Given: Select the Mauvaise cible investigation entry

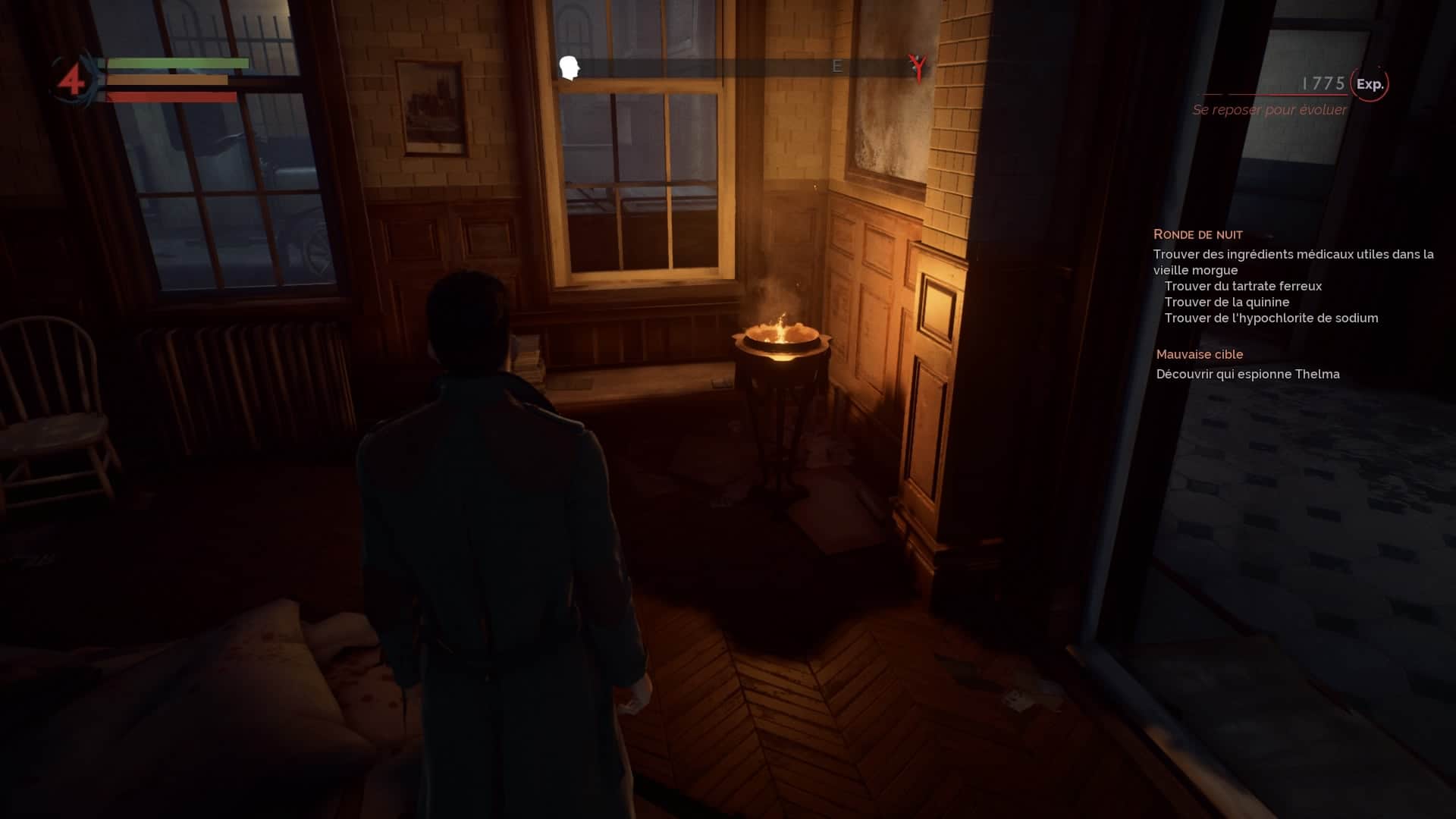Looking at the screenshot, I should click(1199, 354).
